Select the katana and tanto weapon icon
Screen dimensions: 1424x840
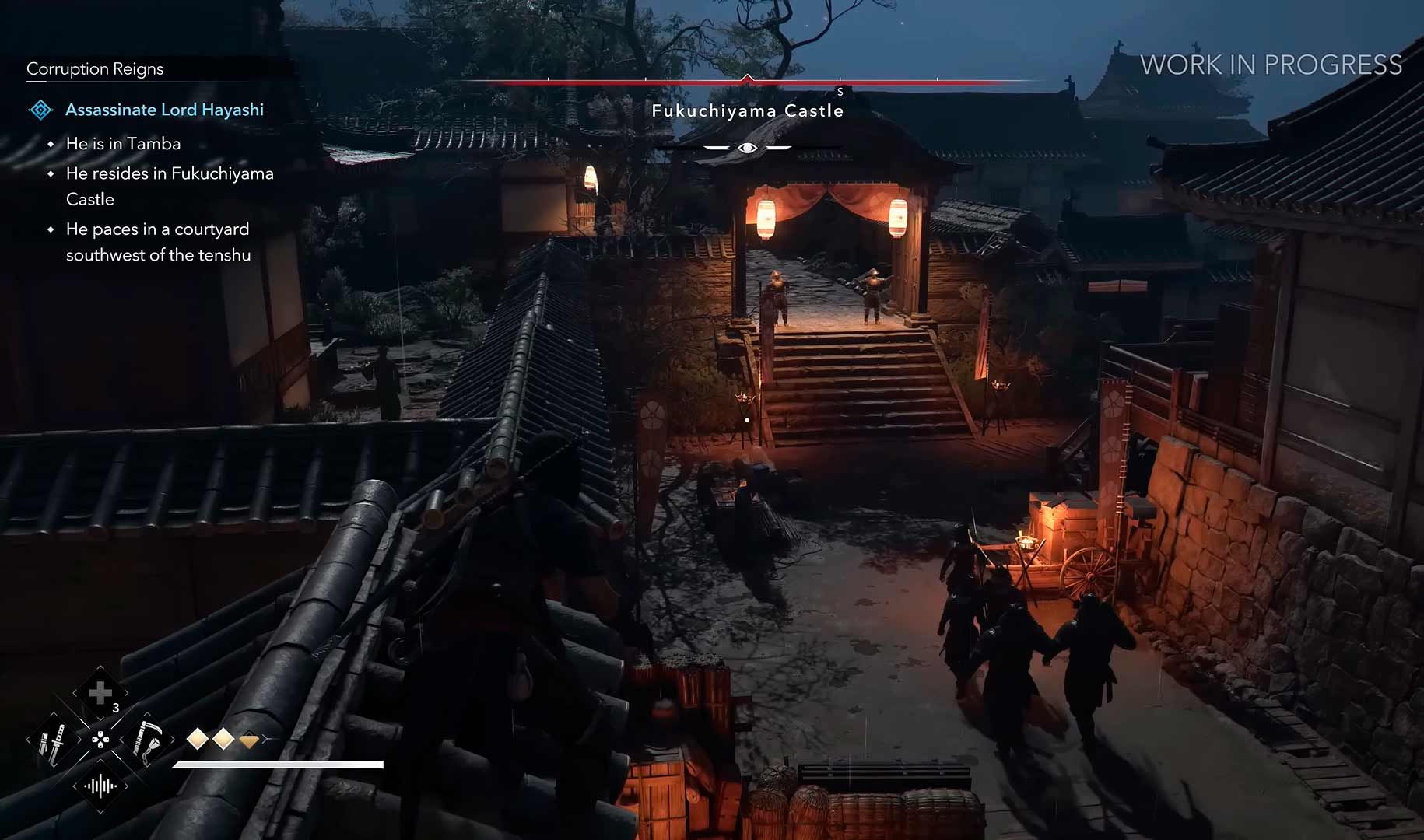pos(55,741)
